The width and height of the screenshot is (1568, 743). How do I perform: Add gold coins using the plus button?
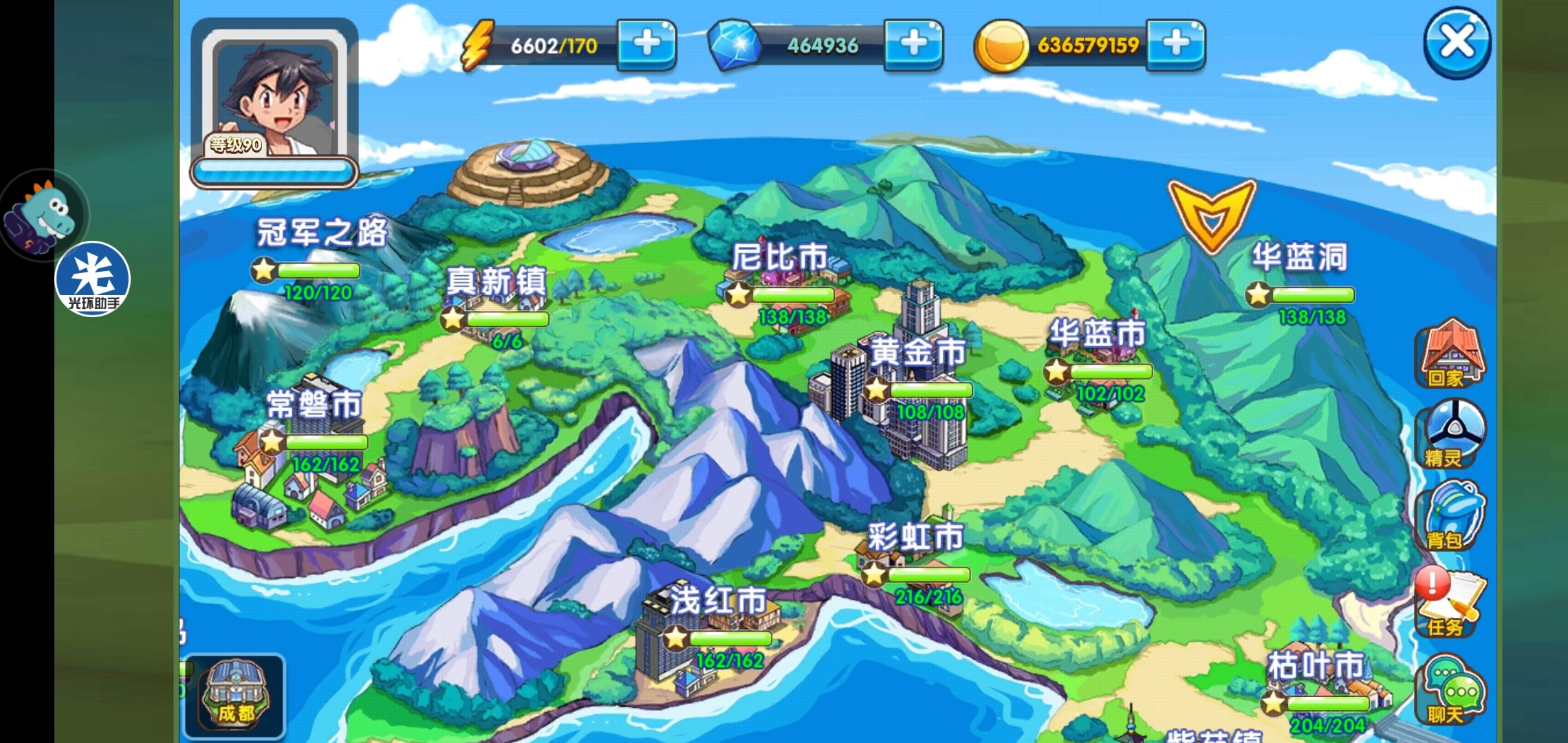(1176, 44)
